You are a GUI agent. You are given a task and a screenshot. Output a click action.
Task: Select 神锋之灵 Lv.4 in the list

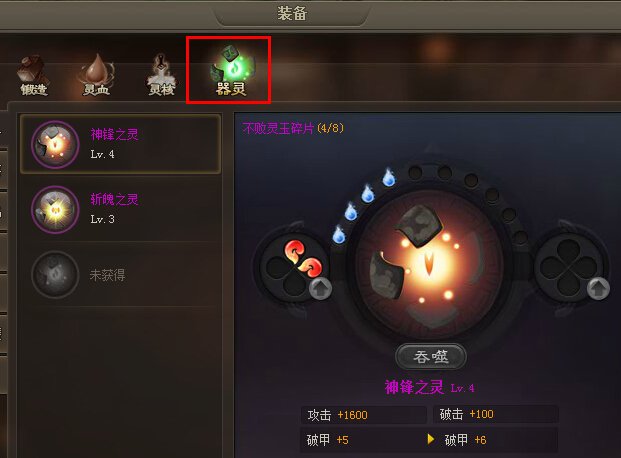[x=120, y=145]
